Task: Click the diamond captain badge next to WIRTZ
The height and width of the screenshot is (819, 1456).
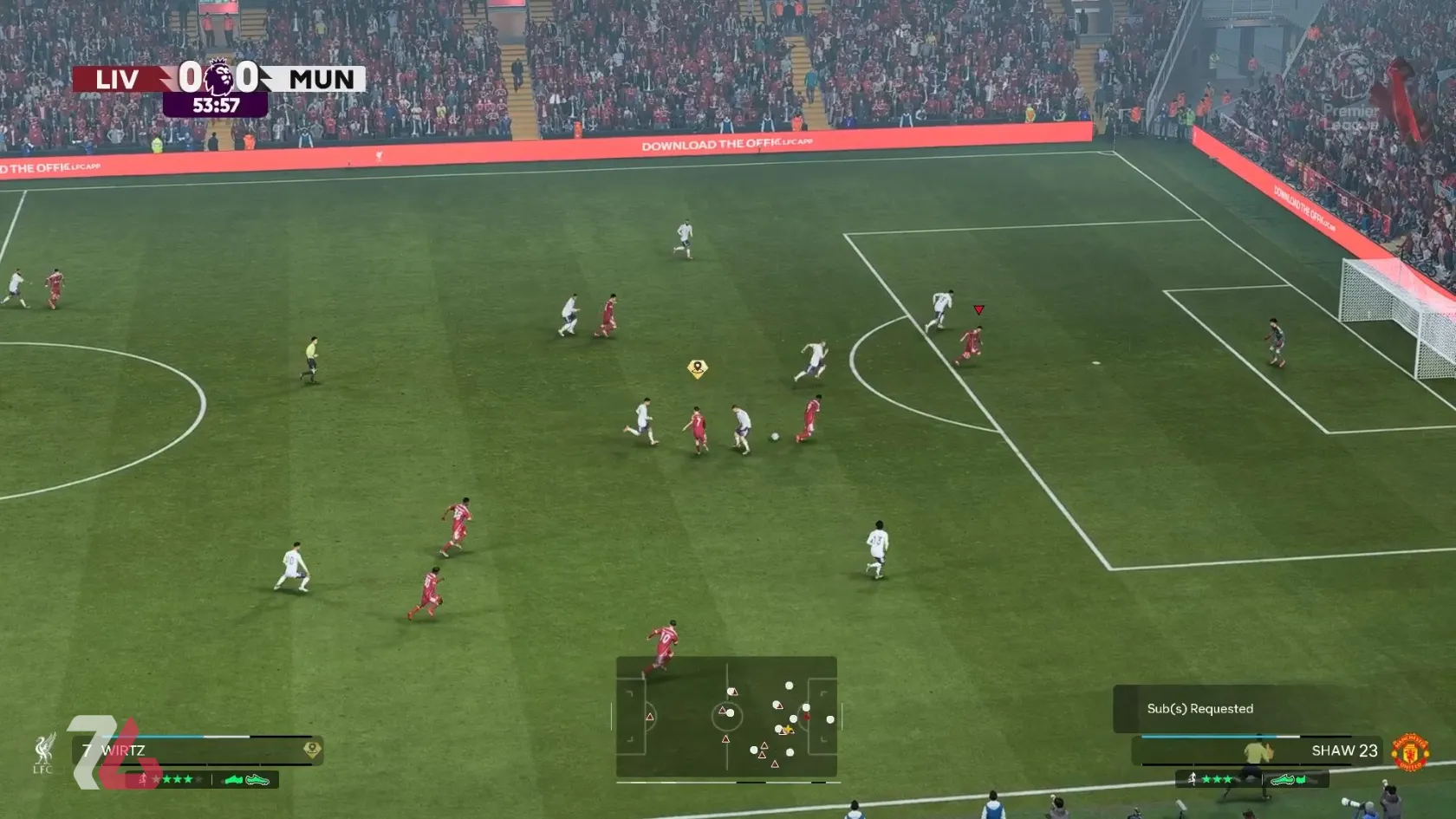Action: [x=314, y=749]
